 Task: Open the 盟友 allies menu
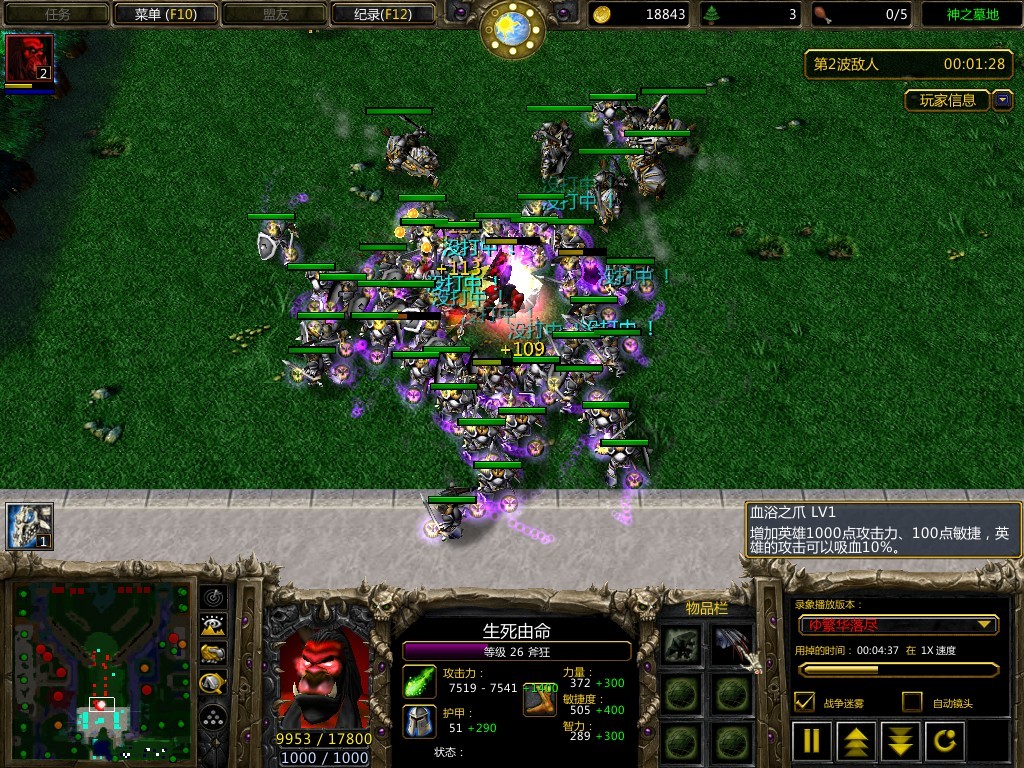pyautogui.click(x=275, y=14)
